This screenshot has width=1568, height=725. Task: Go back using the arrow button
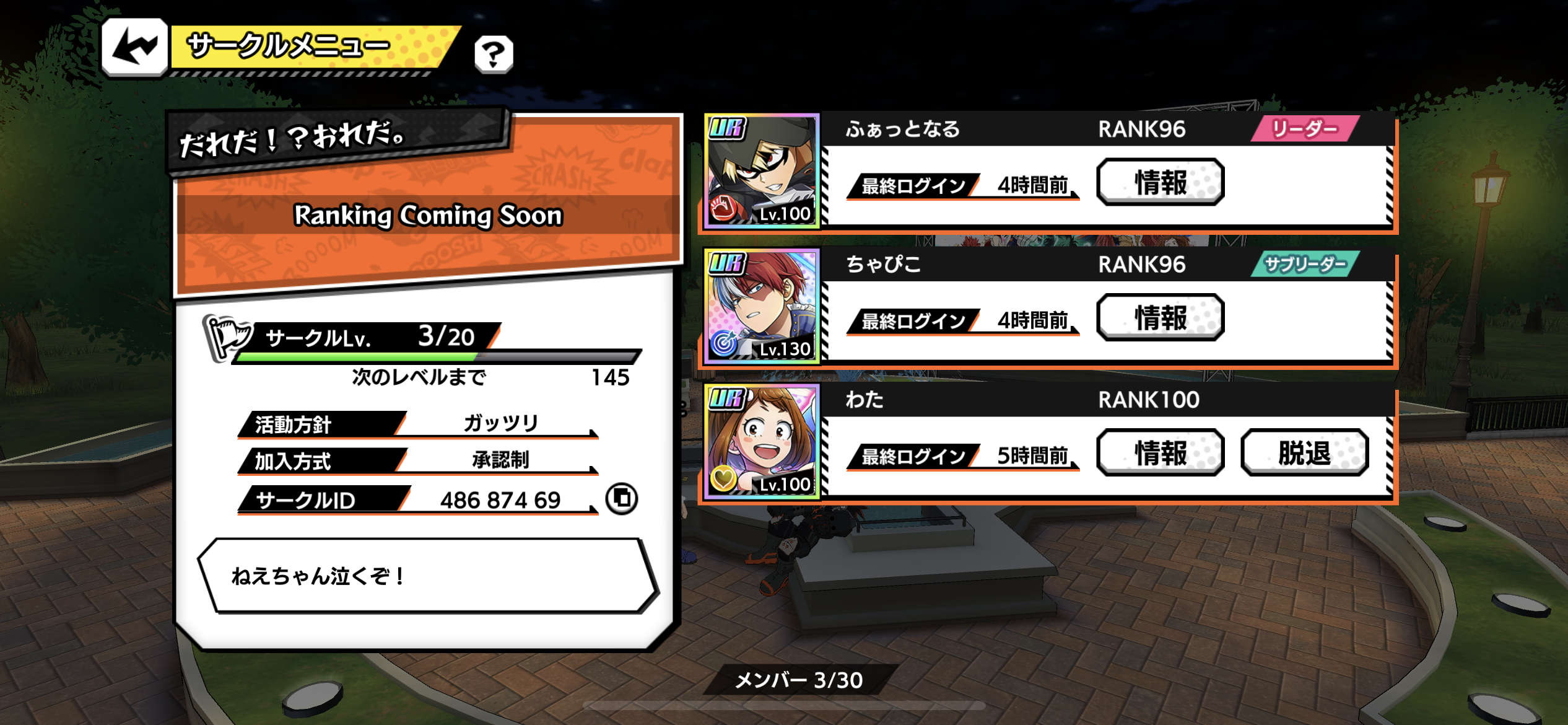point(134,48)
